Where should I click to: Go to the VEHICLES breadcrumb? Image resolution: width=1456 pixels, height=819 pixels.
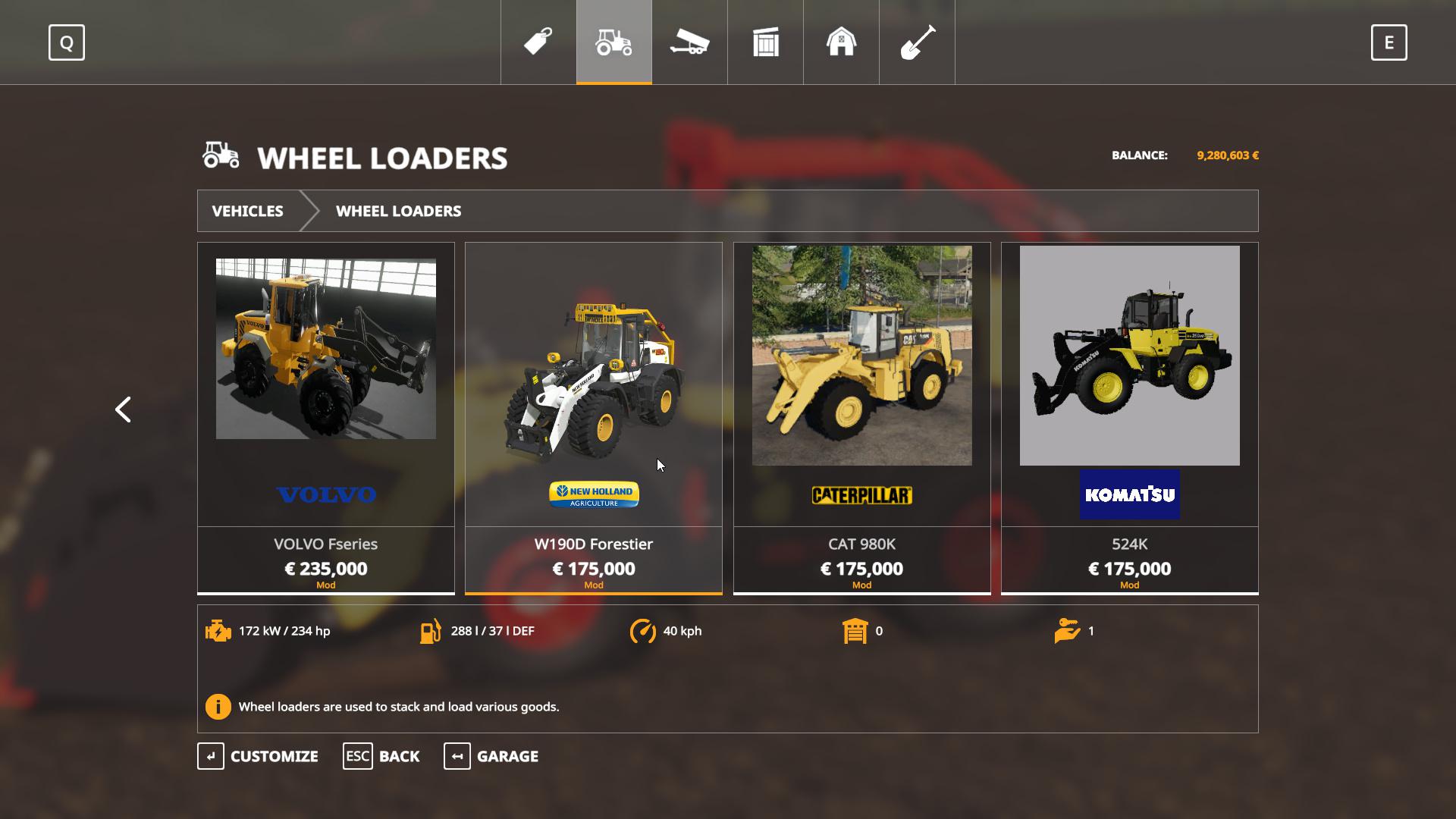tap(247, 211)
